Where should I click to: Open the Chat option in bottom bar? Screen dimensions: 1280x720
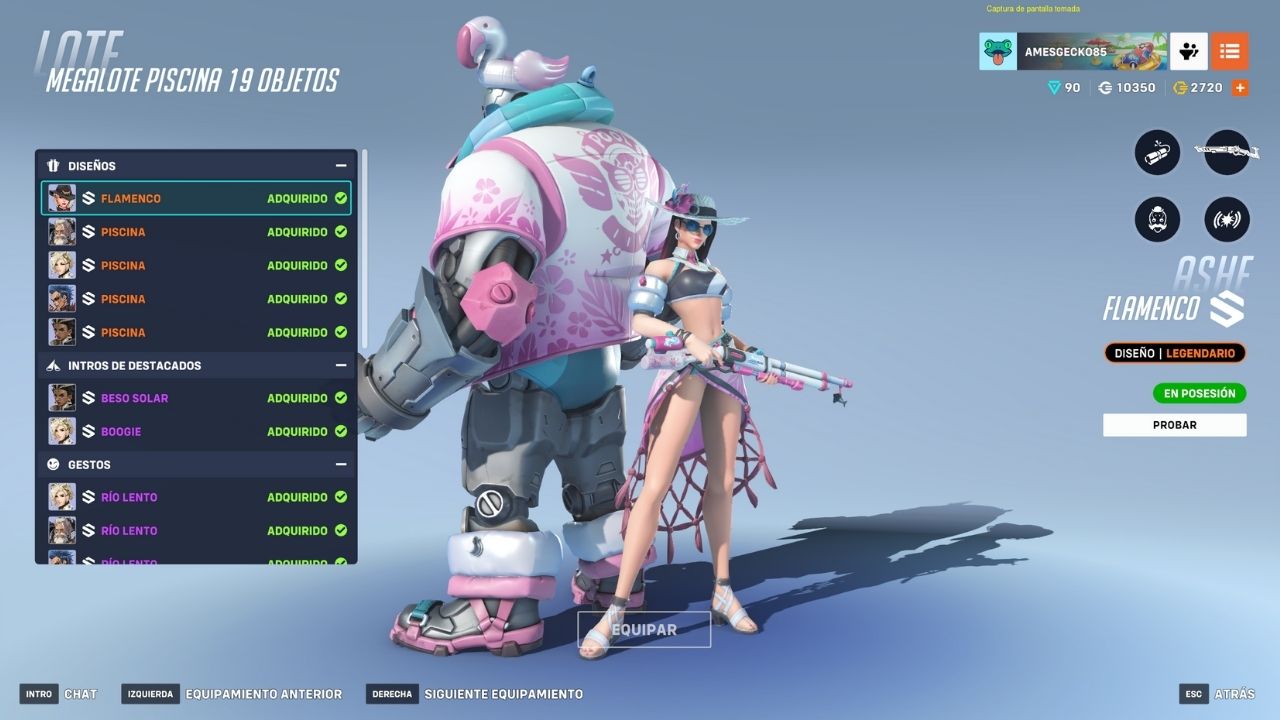point(60,694)
